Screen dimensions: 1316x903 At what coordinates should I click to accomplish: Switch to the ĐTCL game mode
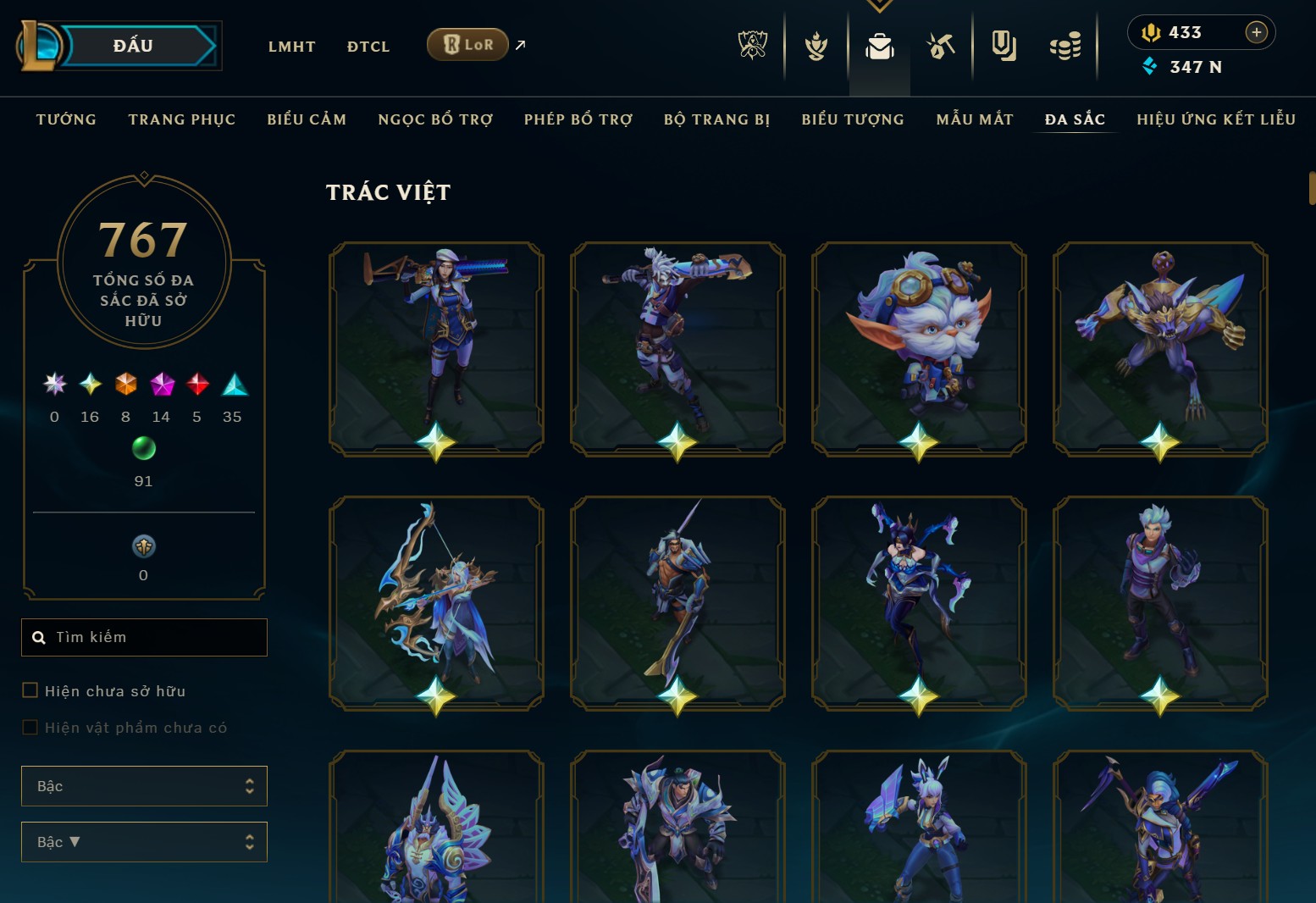tap(368, 47)
